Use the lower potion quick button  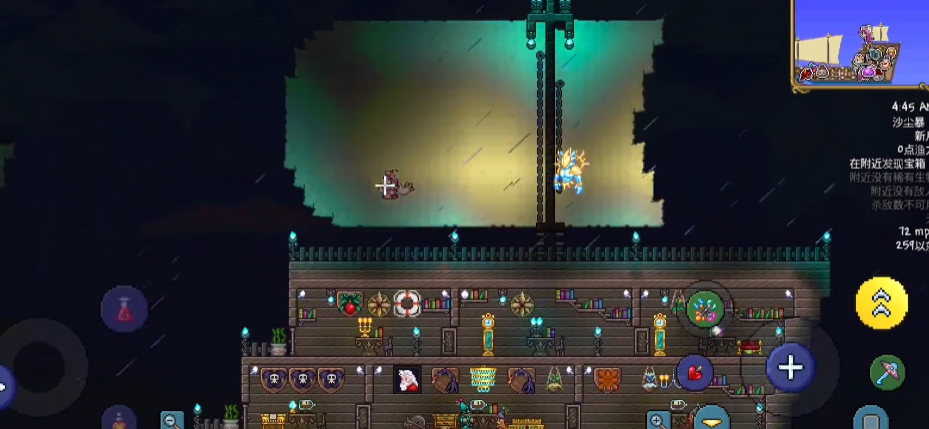point(119,418)
